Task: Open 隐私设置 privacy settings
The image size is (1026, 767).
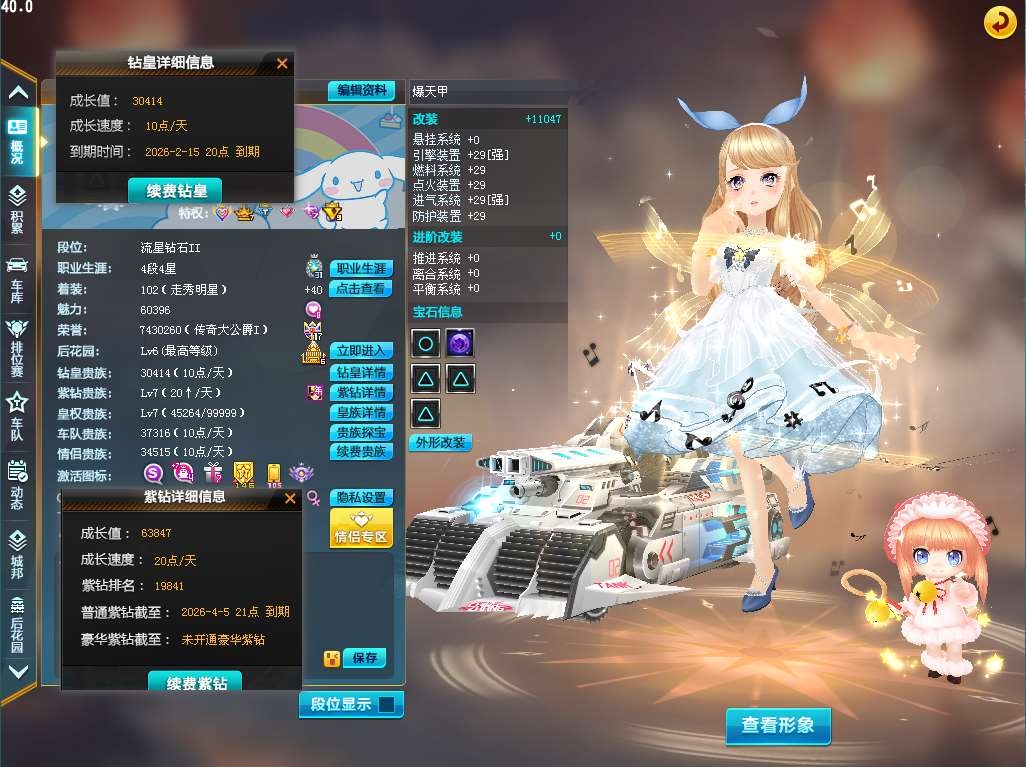Action: coord(360,497)
